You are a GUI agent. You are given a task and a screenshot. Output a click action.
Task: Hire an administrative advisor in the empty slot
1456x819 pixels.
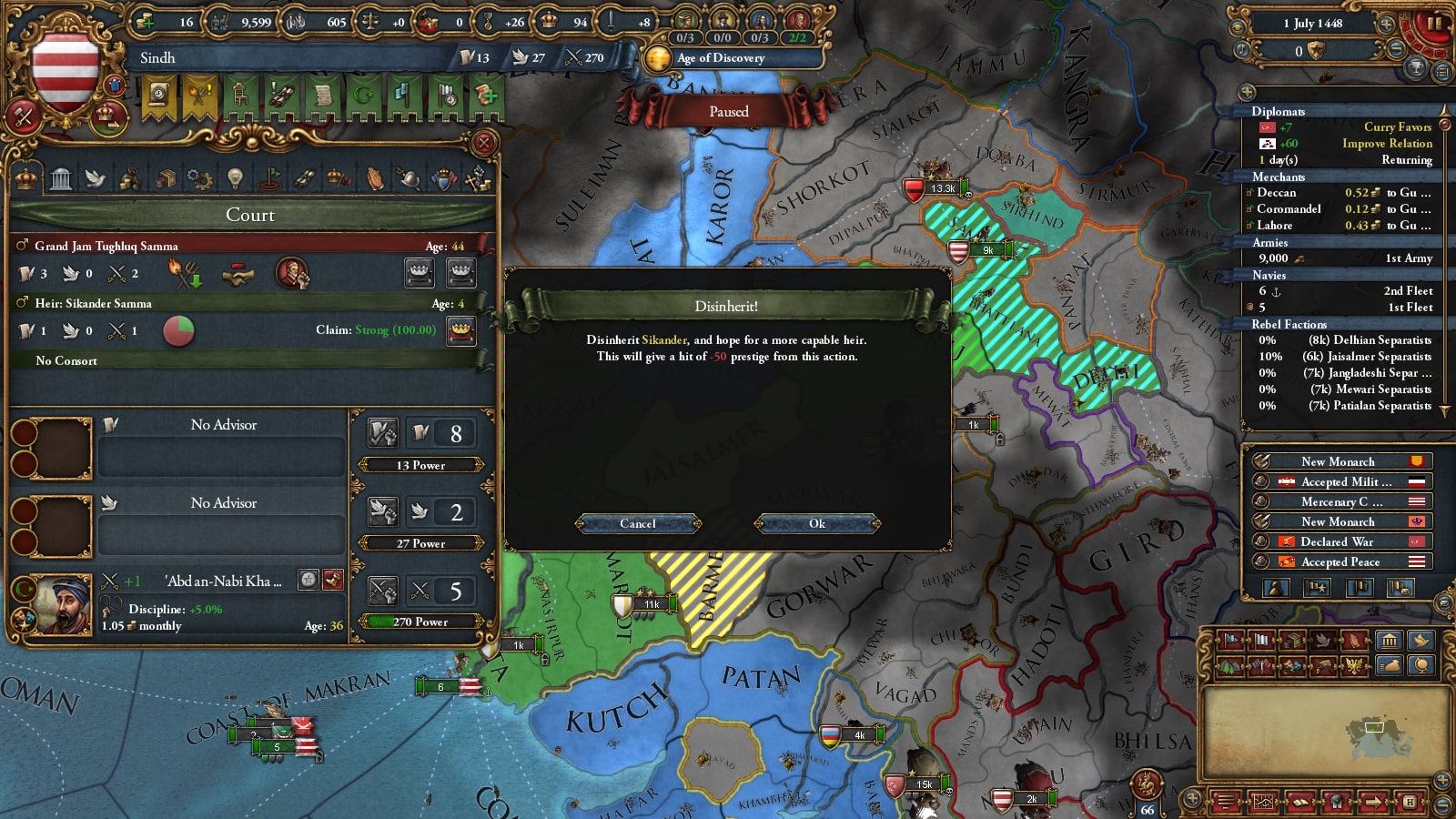[53, 448]
